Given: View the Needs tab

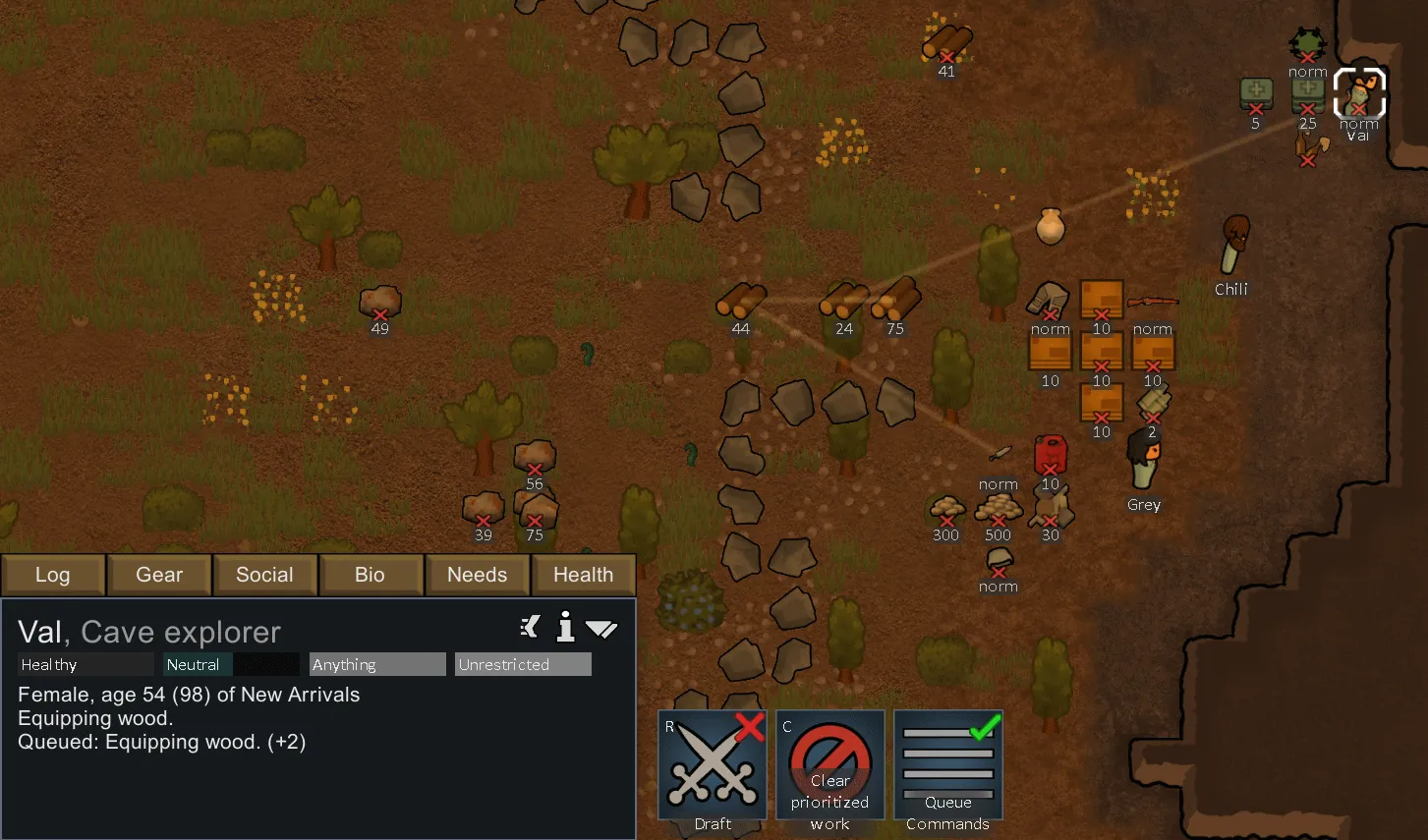Looking at the screenshot, I should click(x=477, y=575).
